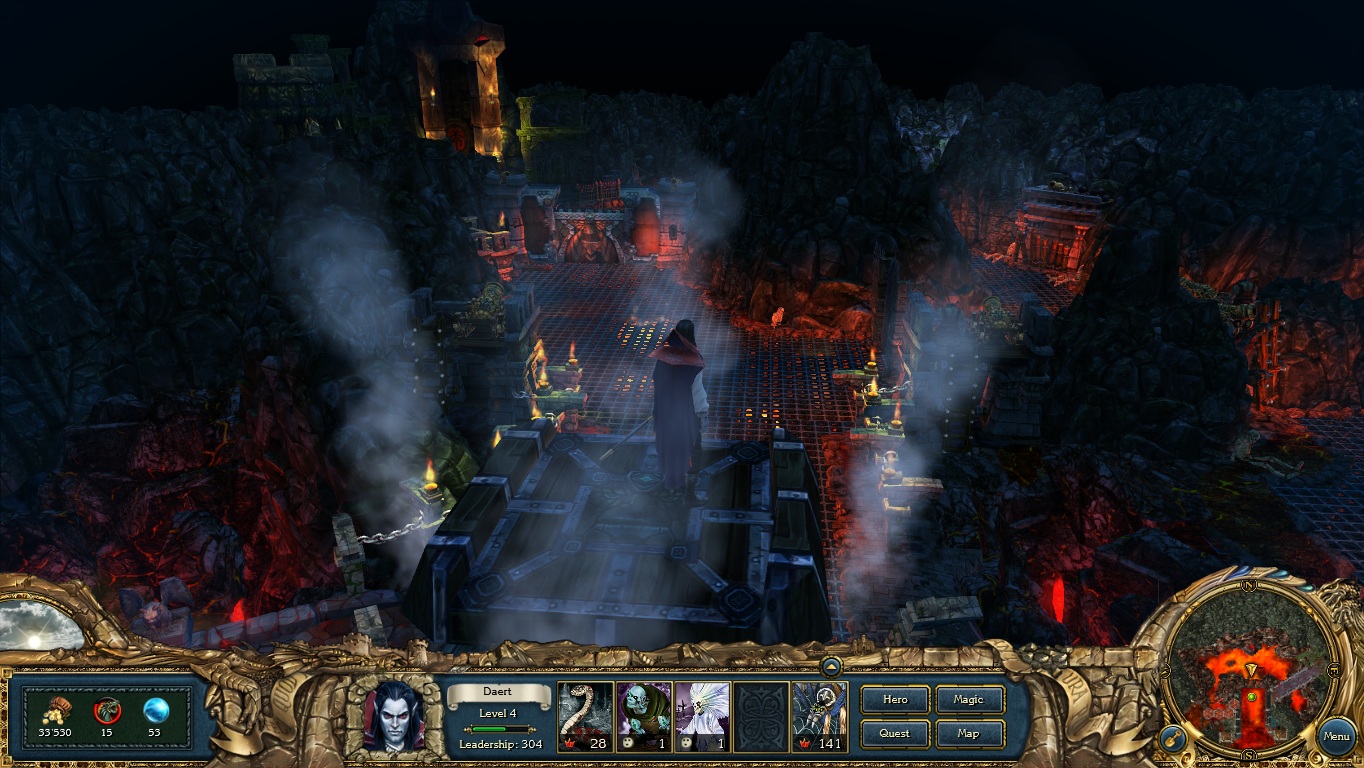
Task: Expand the panel with the up arrow
Action: point(831,666)
